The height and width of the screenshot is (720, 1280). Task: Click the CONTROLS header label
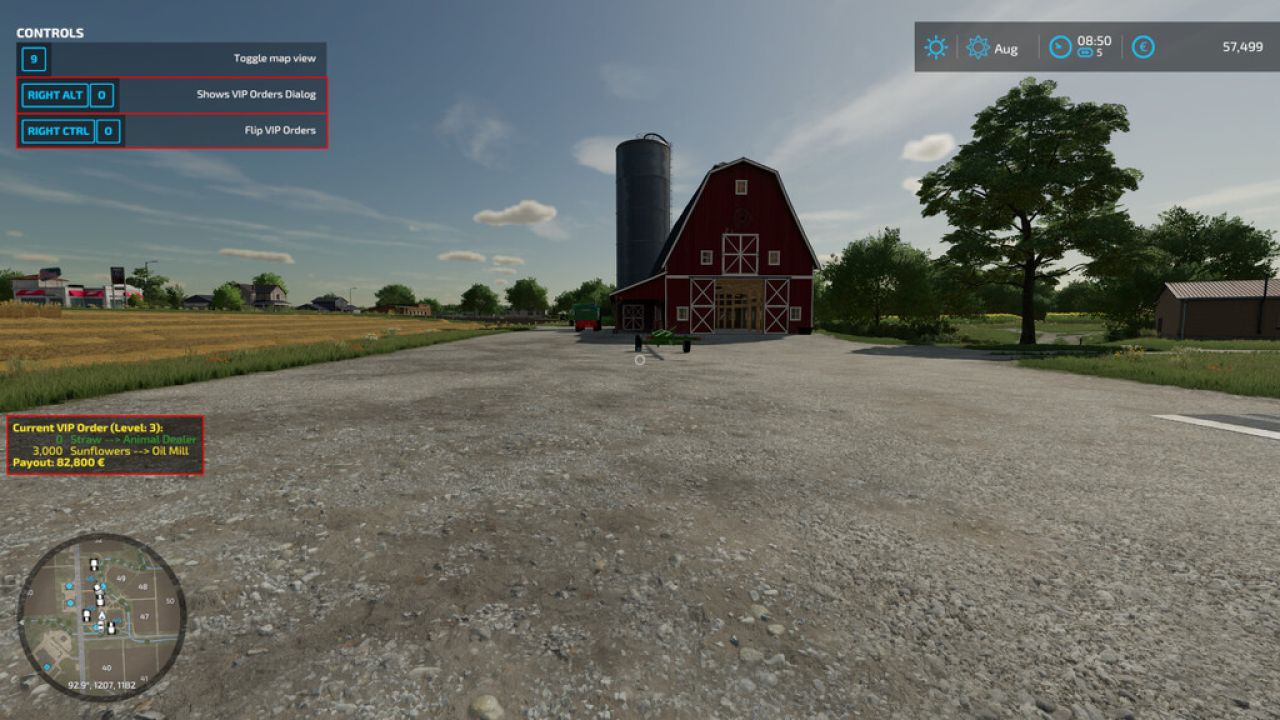point(49,32)
